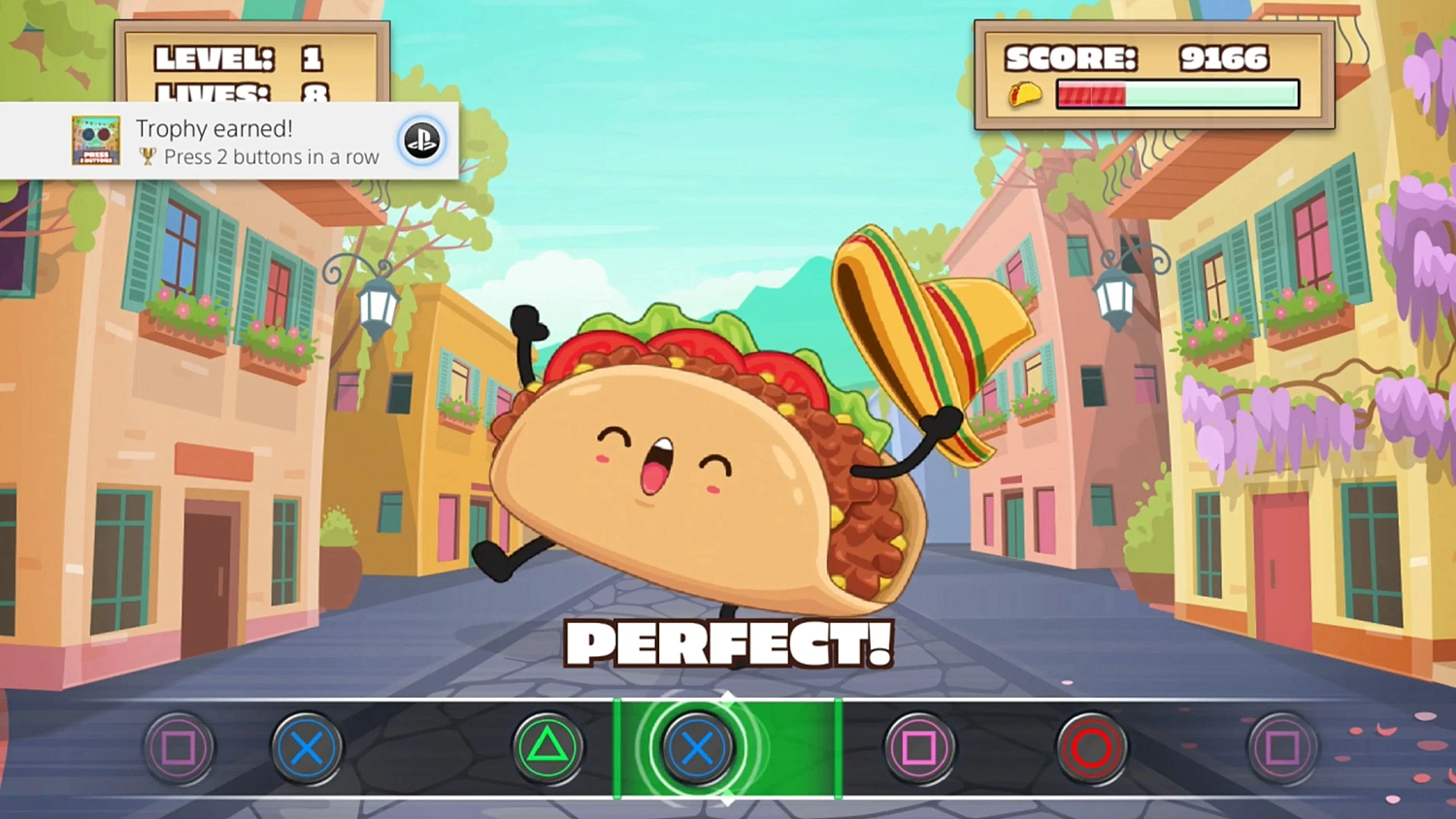The image size is (1456, 819).
Task: Select the PlayStation logo in the notification
Action: click(x=422, y=141)
